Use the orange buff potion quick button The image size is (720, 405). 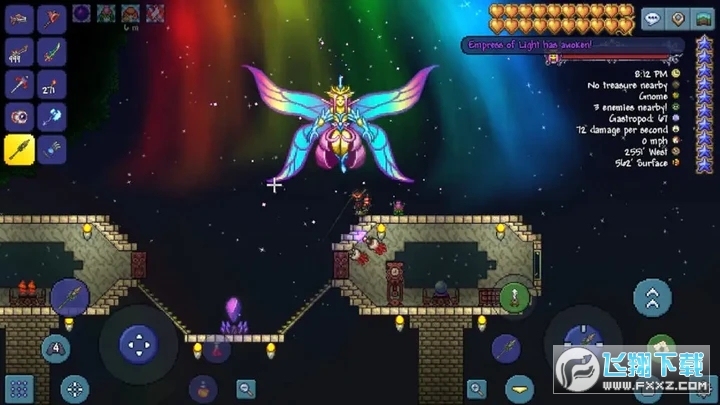[x=203, y=388]
